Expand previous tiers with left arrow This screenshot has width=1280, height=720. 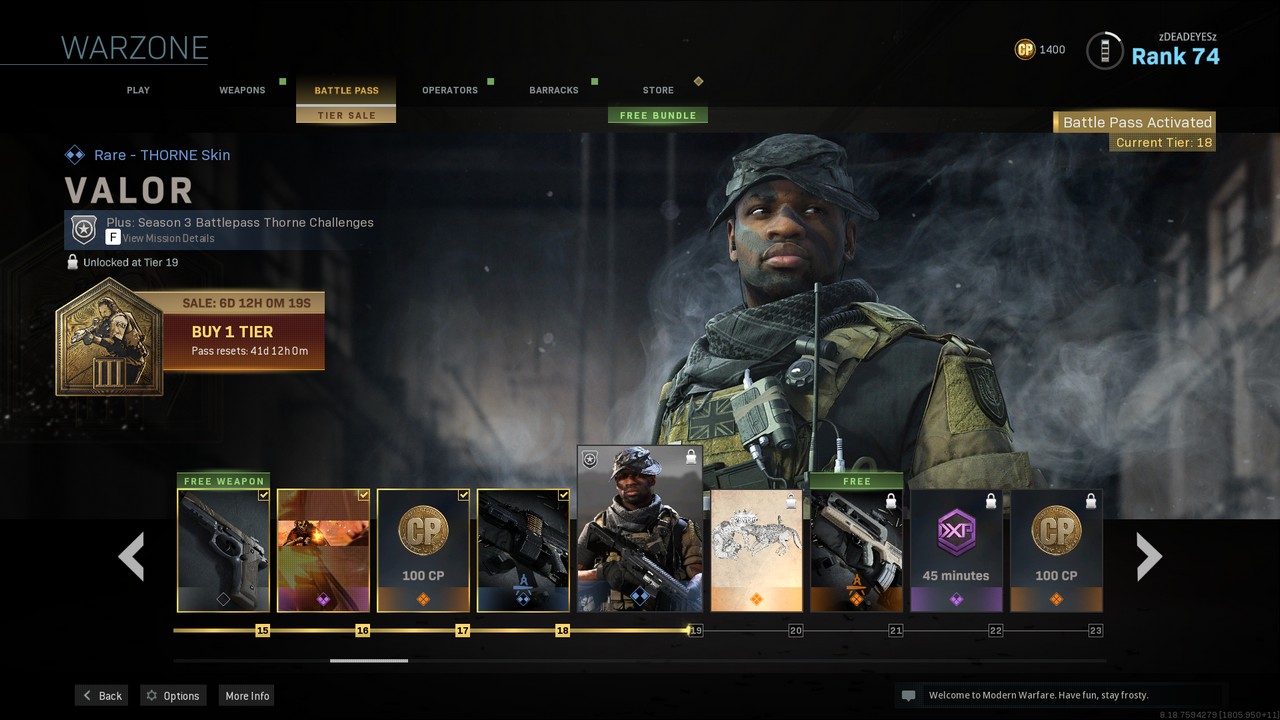[x=131, y=555]
